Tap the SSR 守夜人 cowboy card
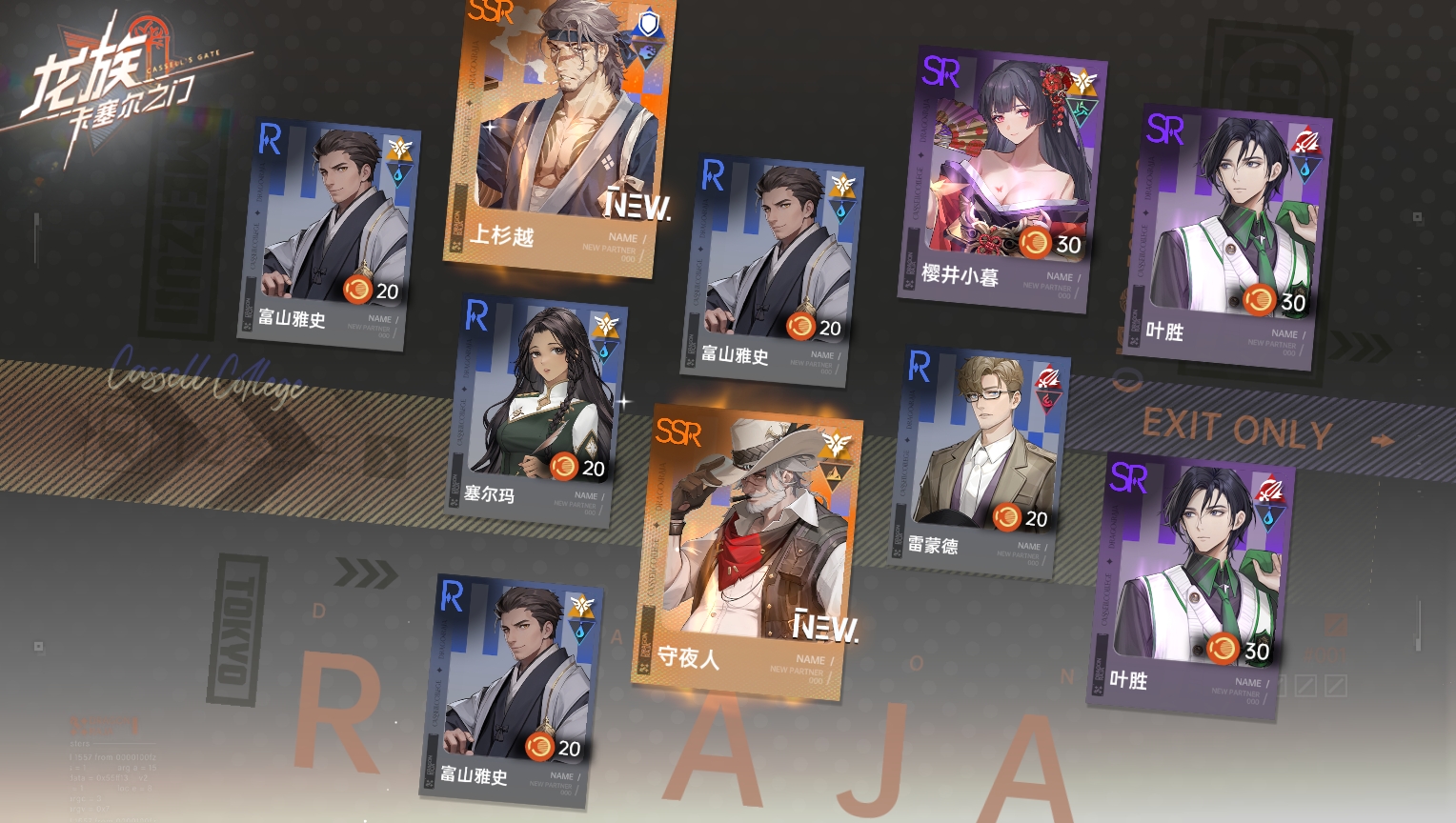 coord(748,552)
